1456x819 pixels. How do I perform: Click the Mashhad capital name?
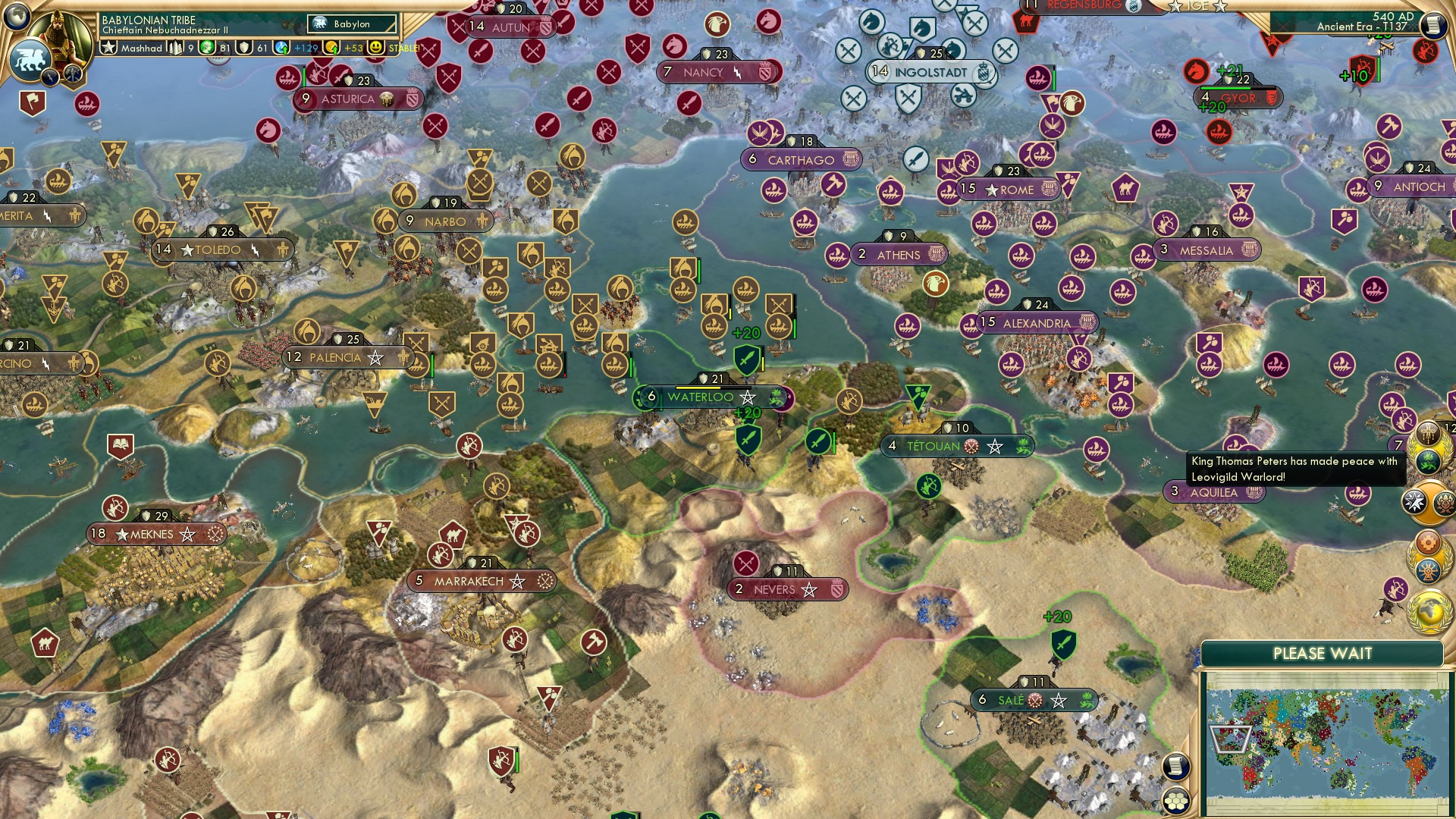coord(142,48)
